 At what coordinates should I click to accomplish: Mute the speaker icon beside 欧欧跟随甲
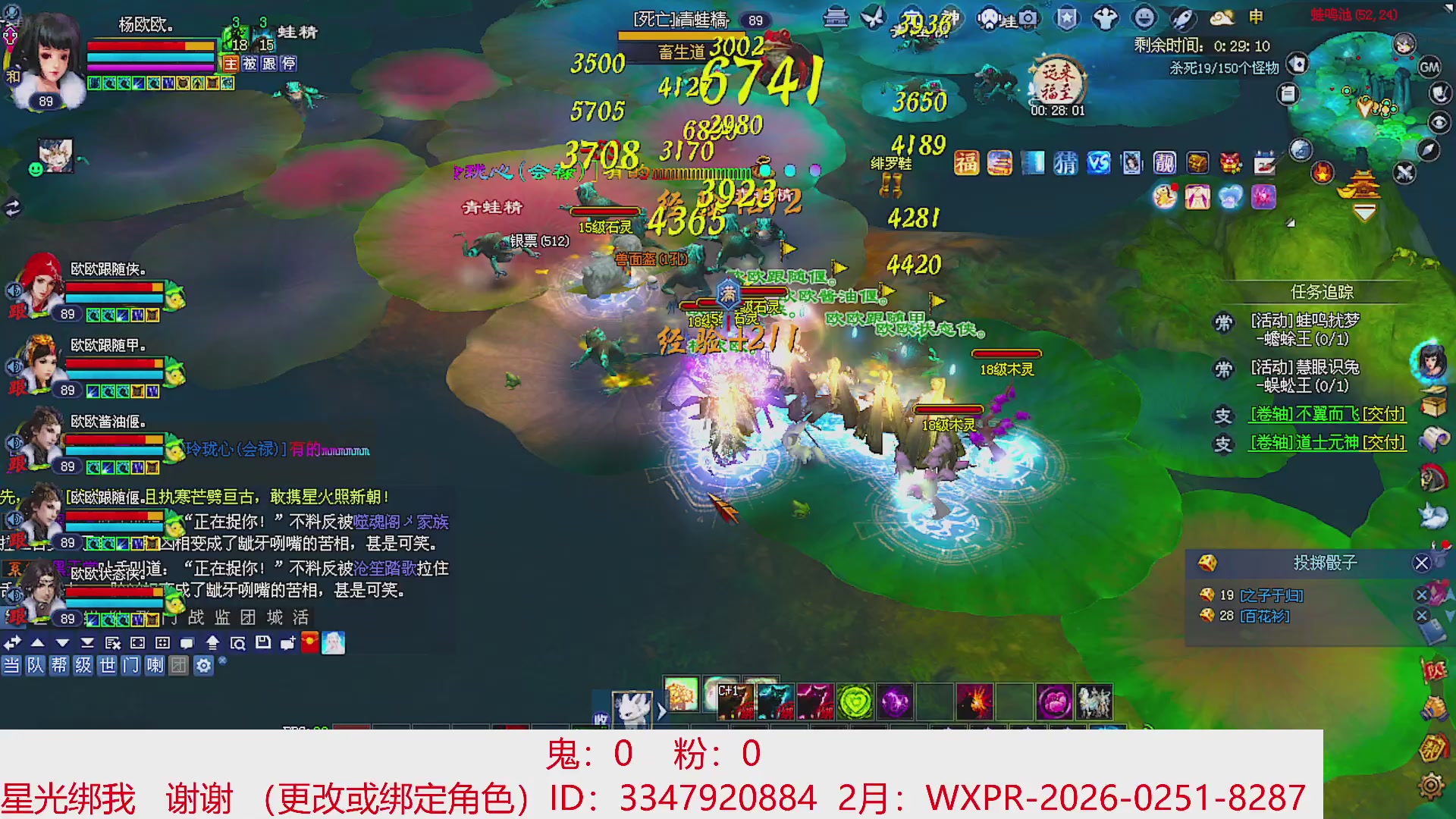pos(14,368)
